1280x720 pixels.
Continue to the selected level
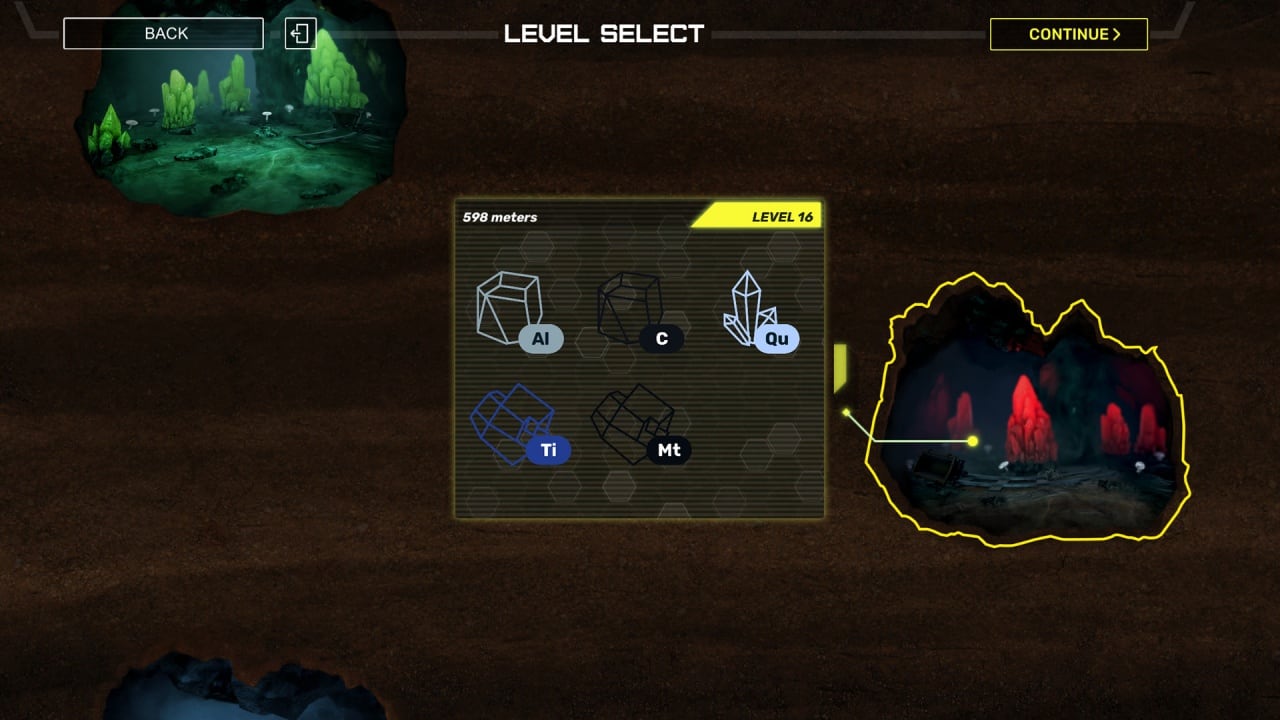point(1068,34)
